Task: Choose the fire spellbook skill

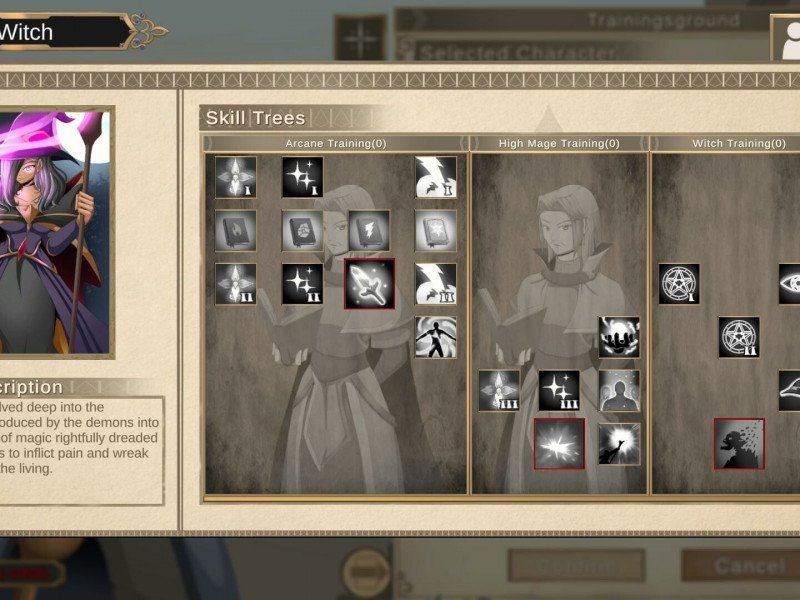Action: pos(236,230)
